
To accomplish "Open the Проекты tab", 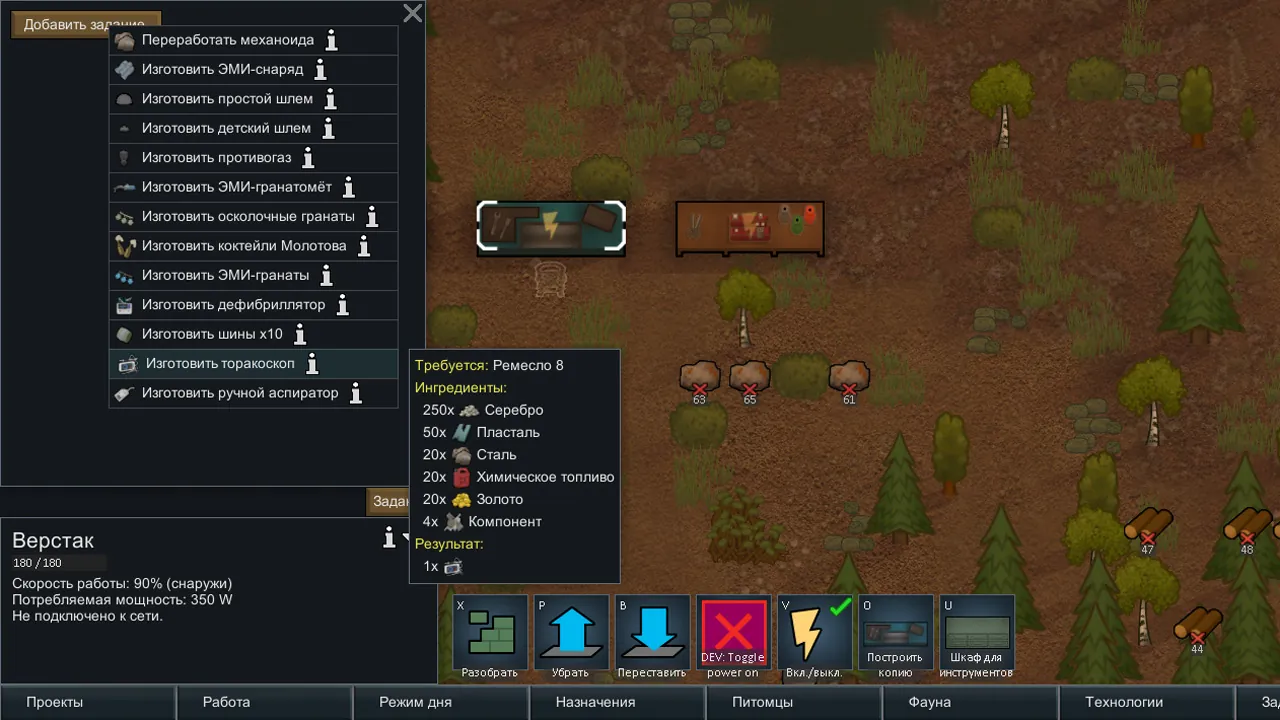I will 55,702.
